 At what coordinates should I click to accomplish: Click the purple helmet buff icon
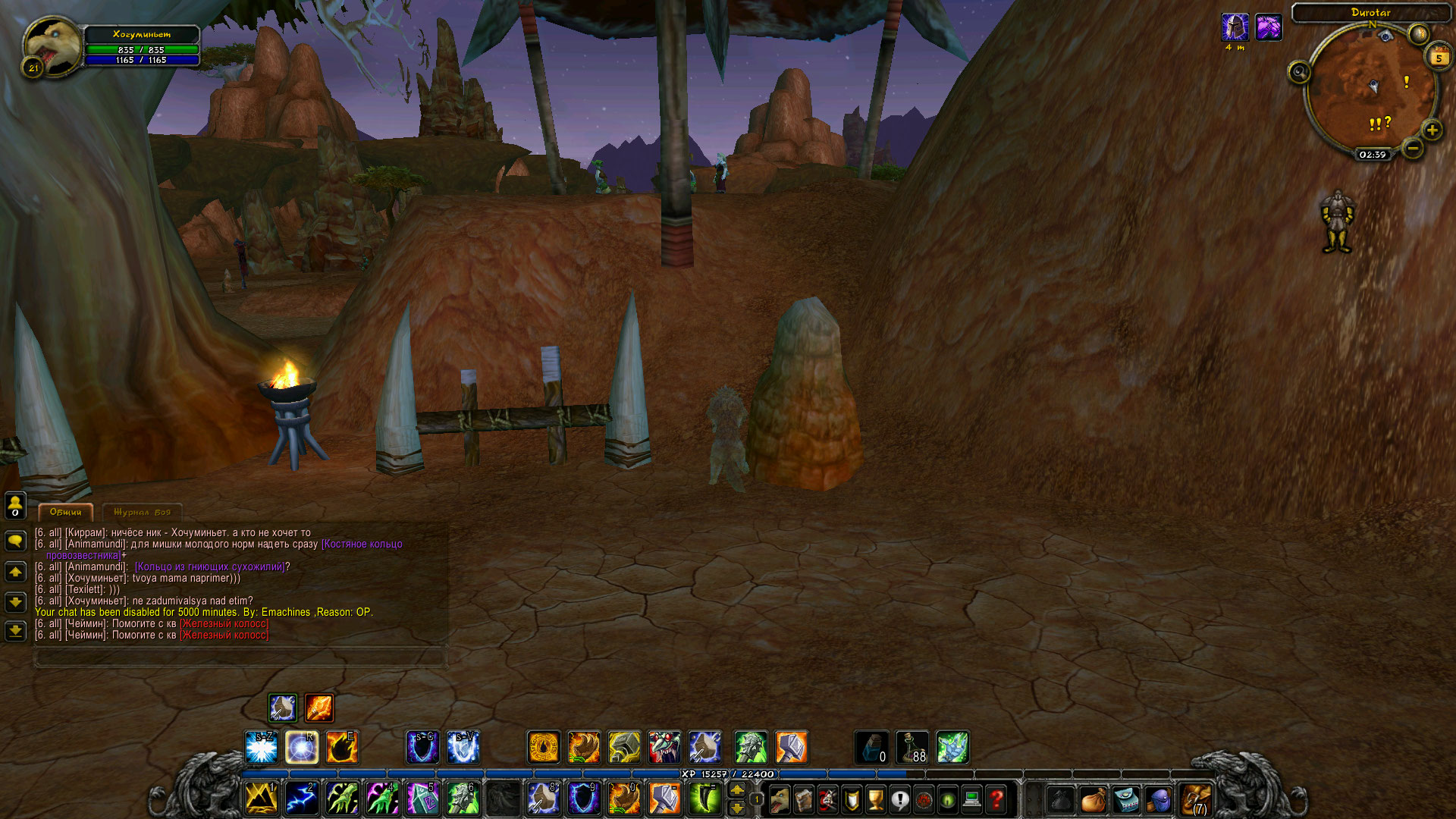[1235, 27]
